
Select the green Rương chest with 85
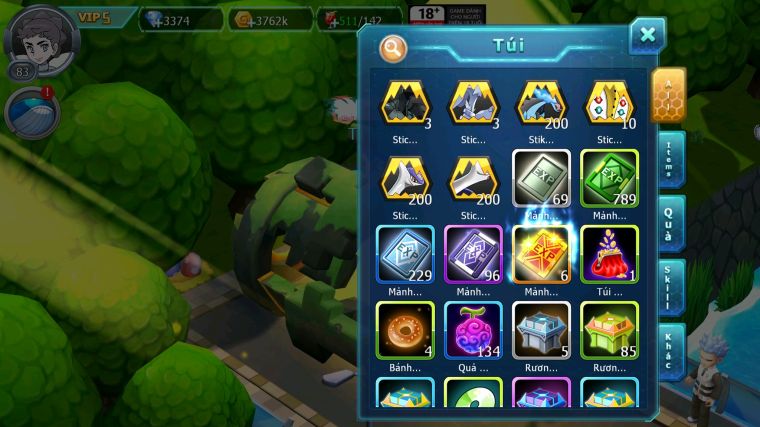[609, 329]
